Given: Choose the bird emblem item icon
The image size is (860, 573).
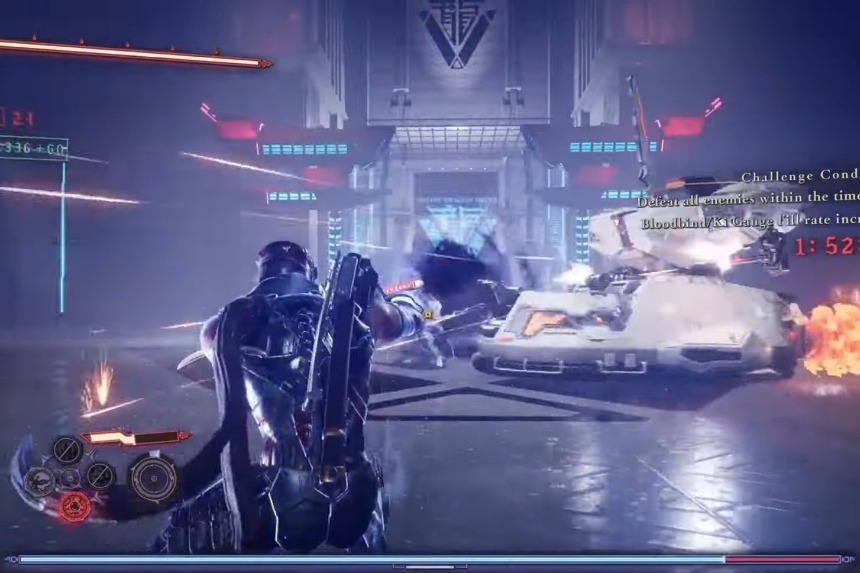Looking at the screenshot, I should [40, 481].
